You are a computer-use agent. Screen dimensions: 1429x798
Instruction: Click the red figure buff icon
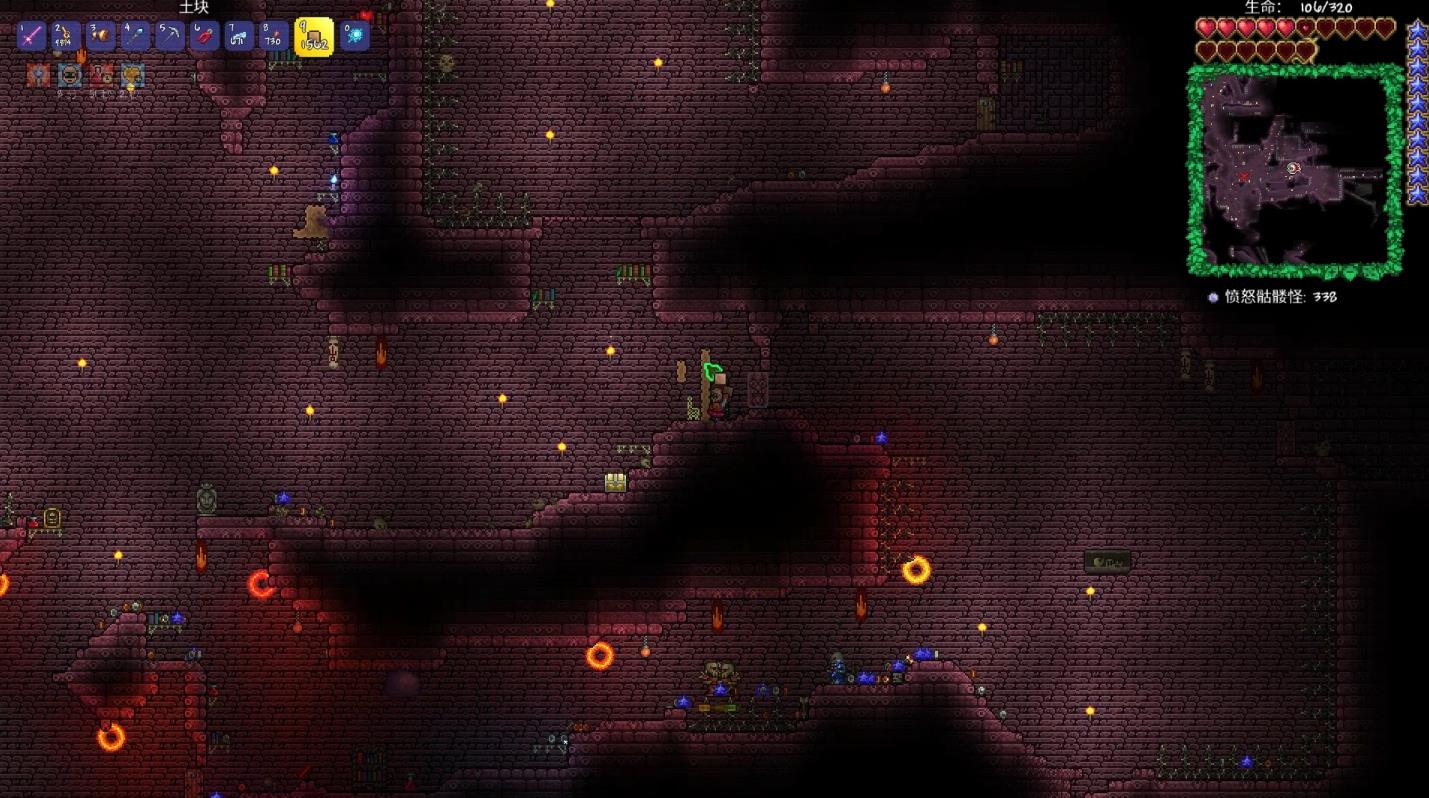tap(101, 75)
